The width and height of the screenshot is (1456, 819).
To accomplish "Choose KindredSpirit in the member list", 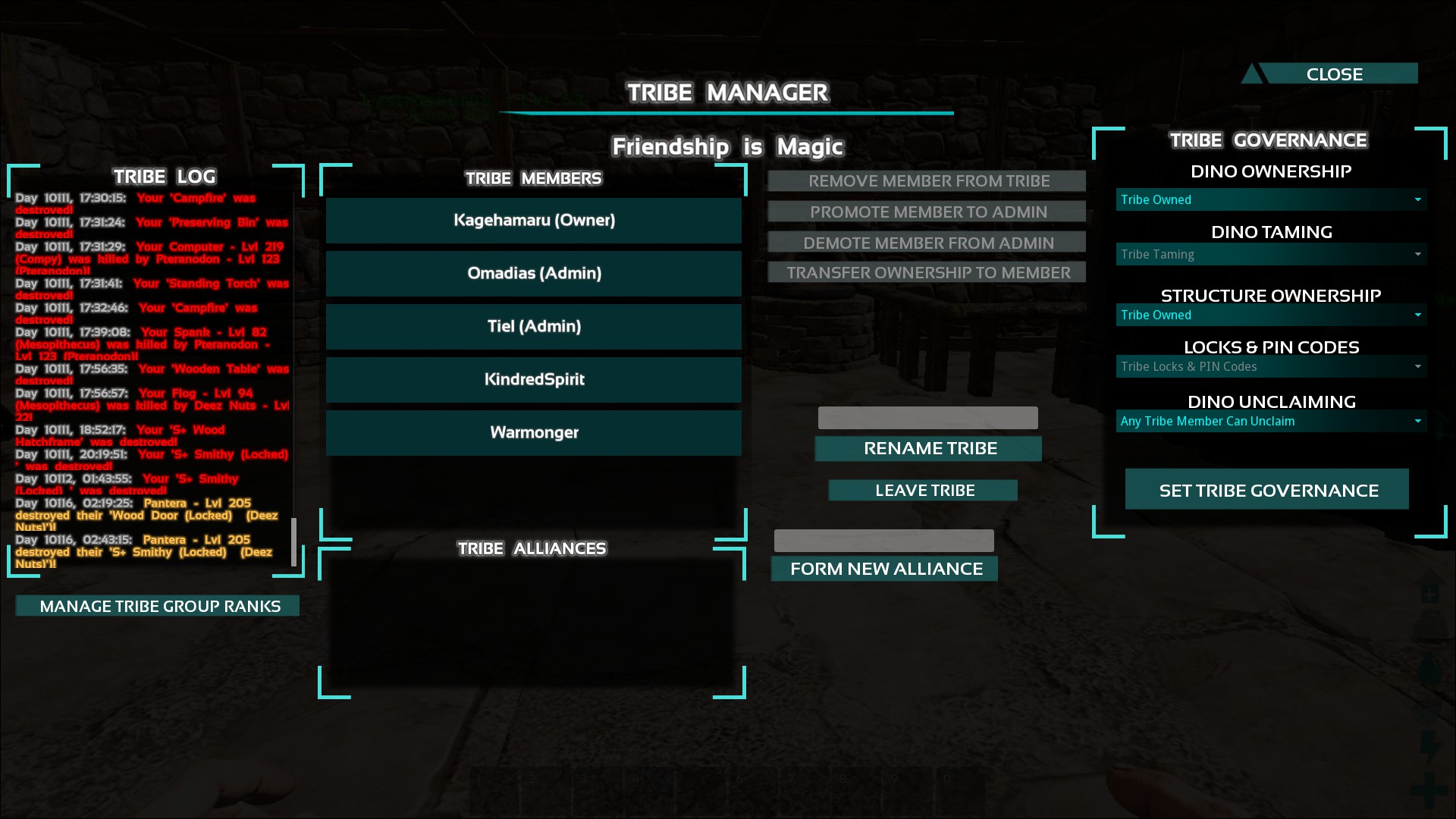I will 534,380.
